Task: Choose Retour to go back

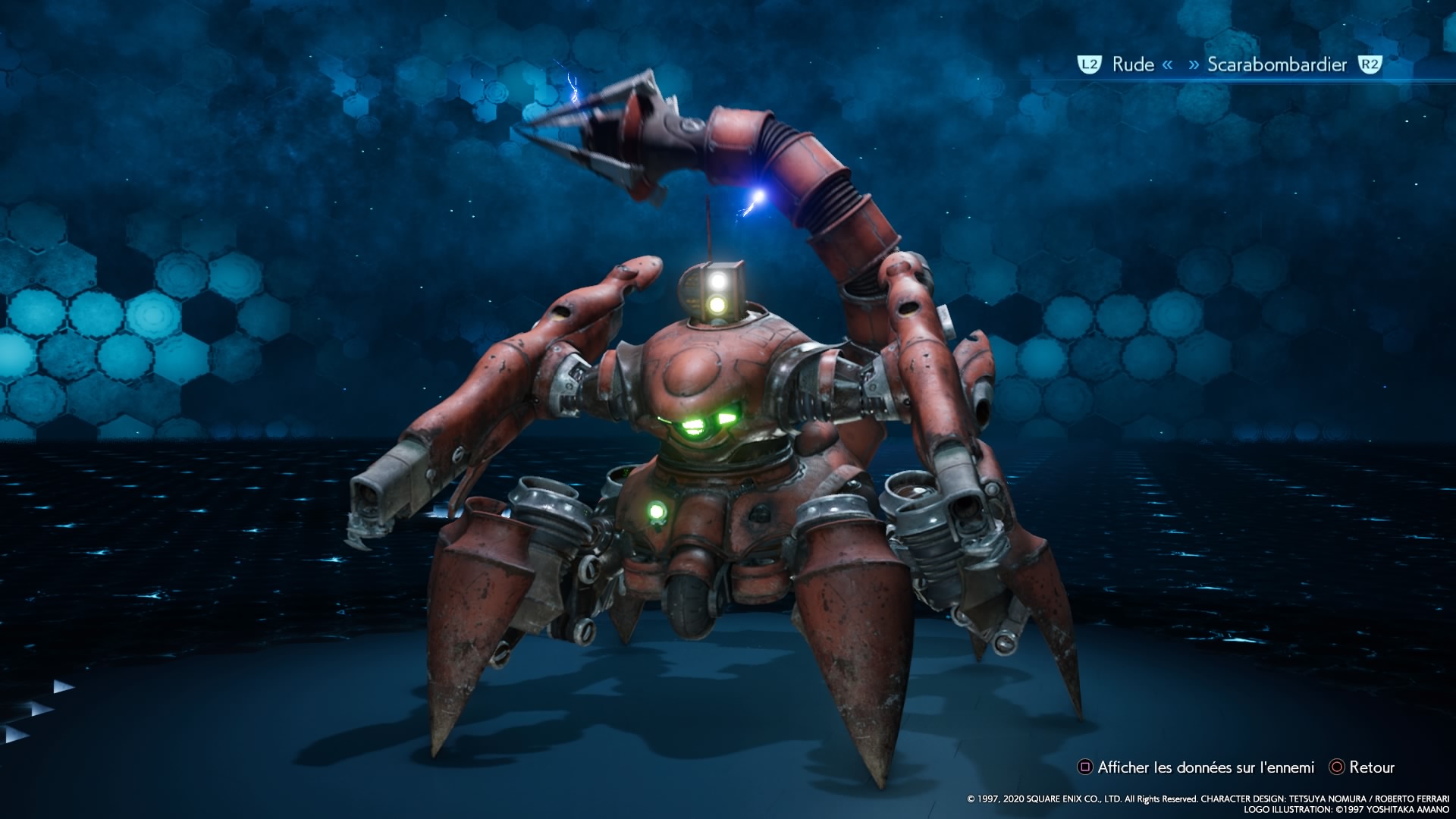Action: pyautogui.click(x=1371, y=767)
